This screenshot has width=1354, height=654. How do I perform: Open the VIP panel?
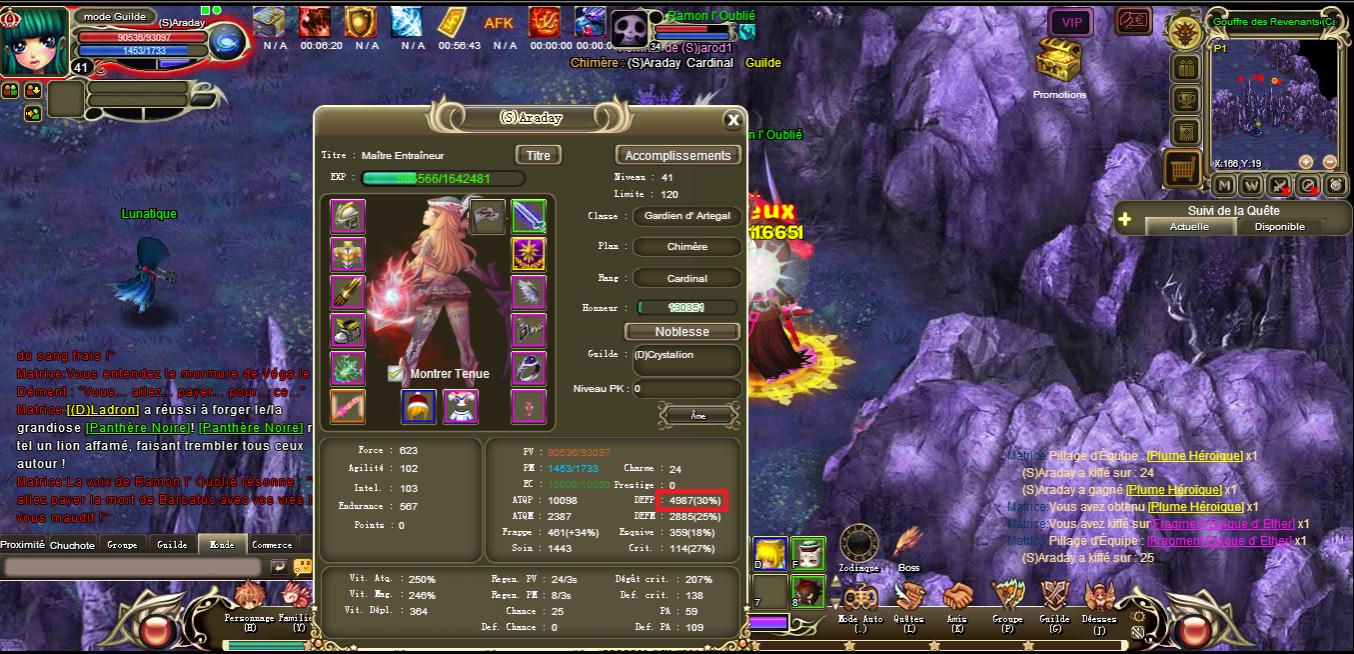(1071, 22)
